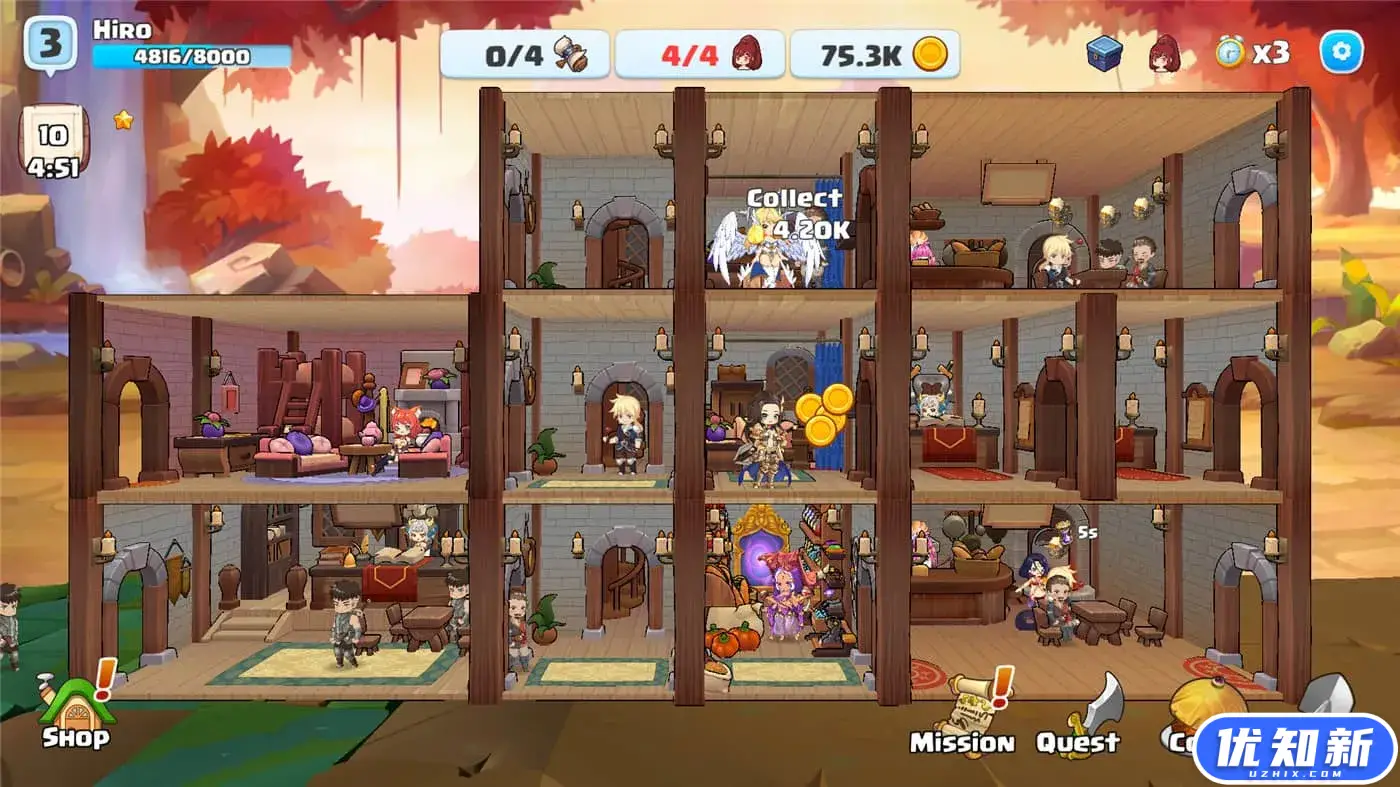1400x787 pixels.
Task: Open the day 10 calendar timer
Action: pos(53,145)
